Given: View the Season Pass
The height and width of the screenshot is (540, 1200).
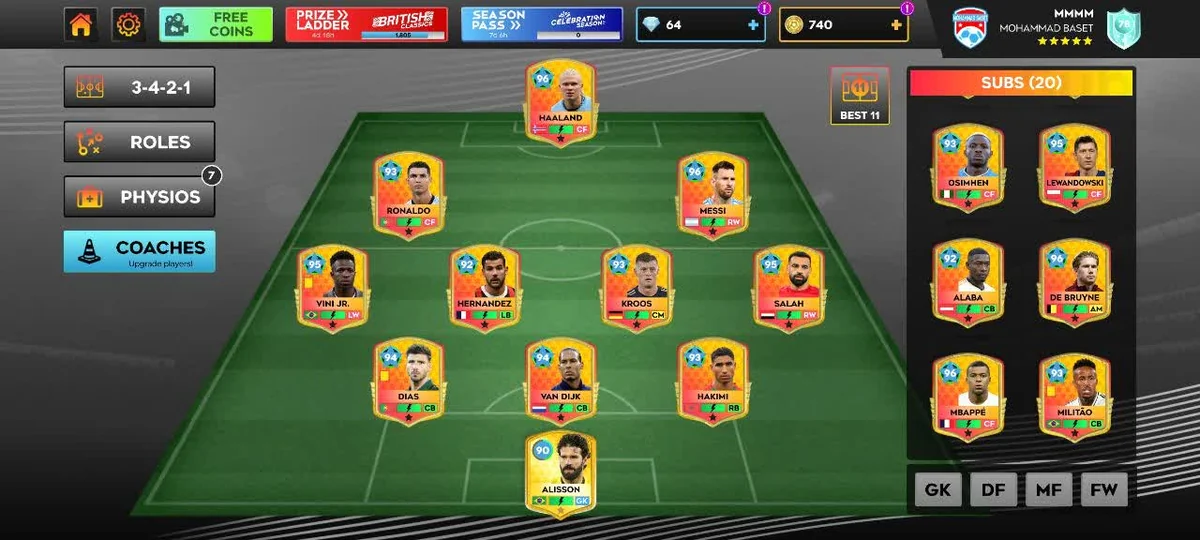Looking at the screenshot, I should point(541,25).
